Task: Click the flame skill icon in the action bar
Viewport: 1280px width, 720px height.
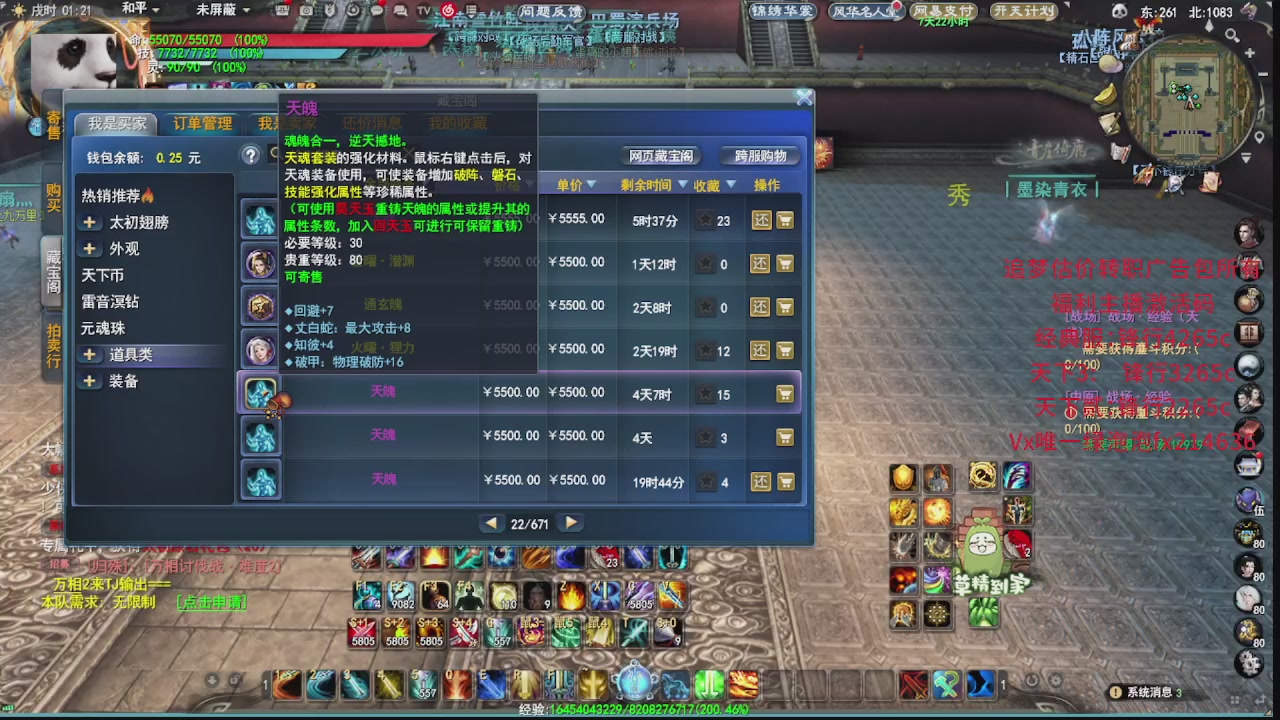Action: (571, 597)
